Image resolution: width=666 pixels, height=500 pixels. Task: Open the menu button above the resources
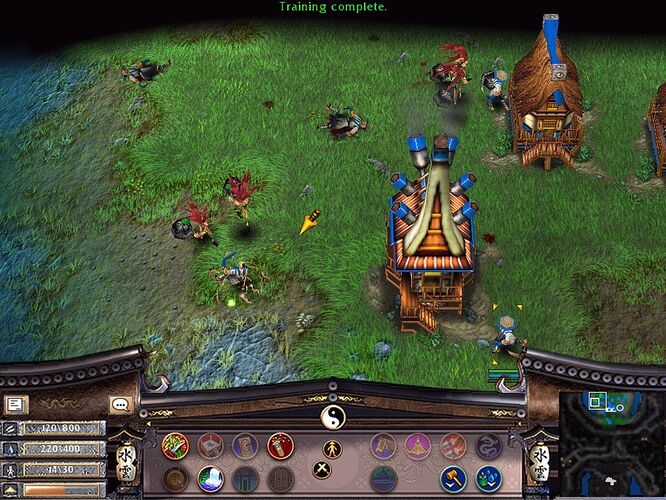click(16, 405)
